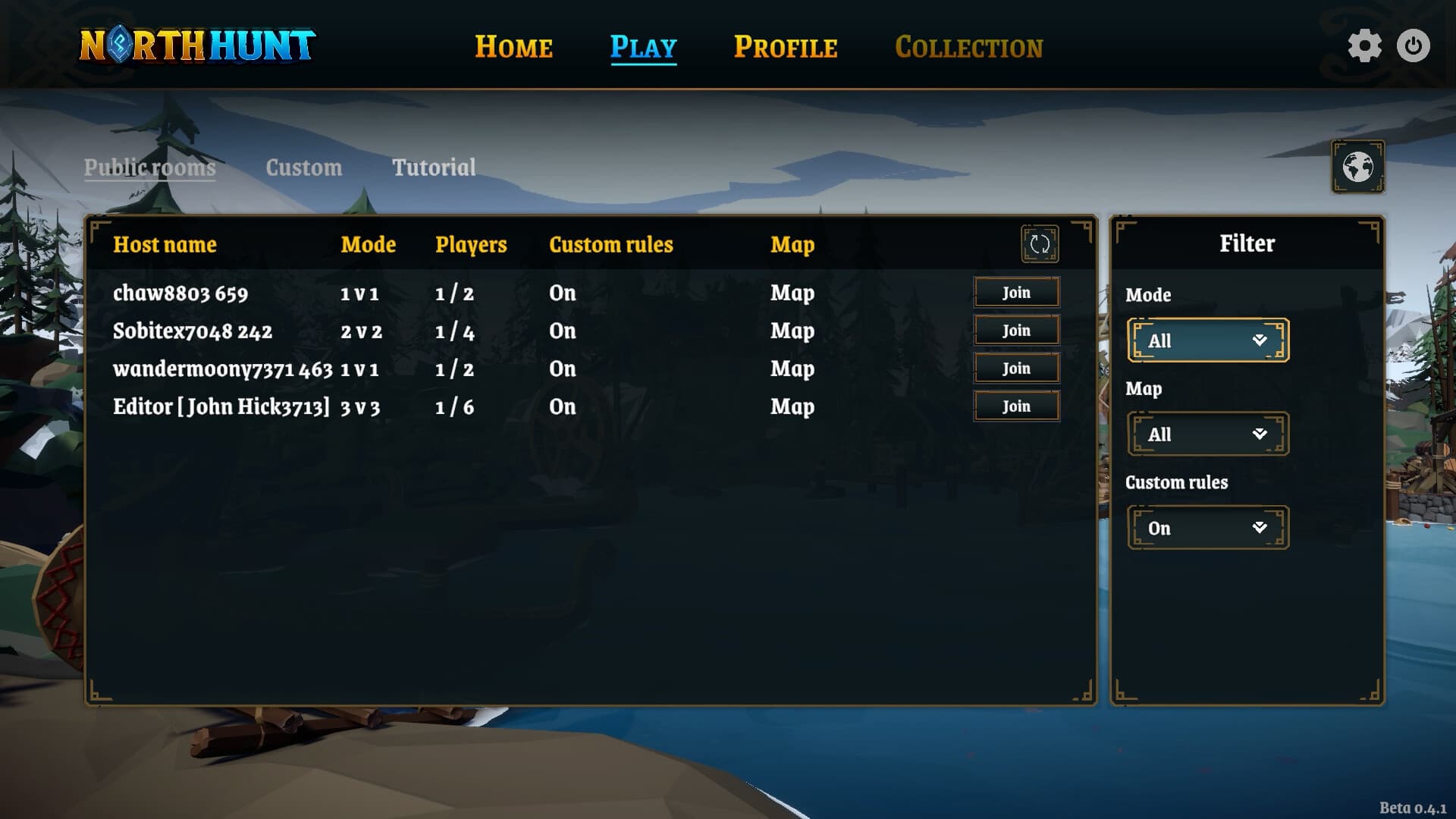
Task: Join Sobitex7048 242's 2v2 room
Action: point(1015,330)
